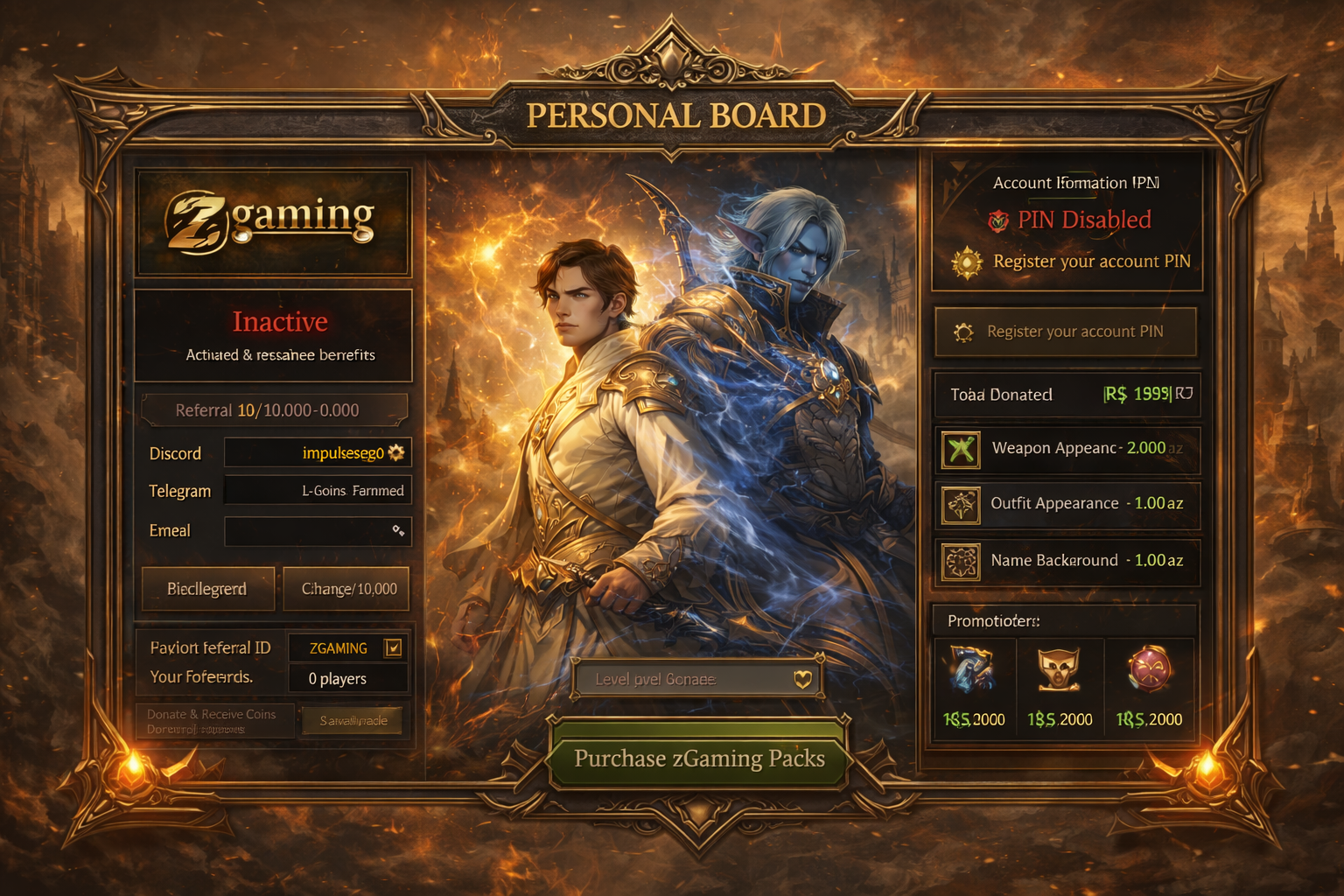This screenshot has height=896, width=1344.
Task: Click the Biecllegrerd button
Action: 207,589
